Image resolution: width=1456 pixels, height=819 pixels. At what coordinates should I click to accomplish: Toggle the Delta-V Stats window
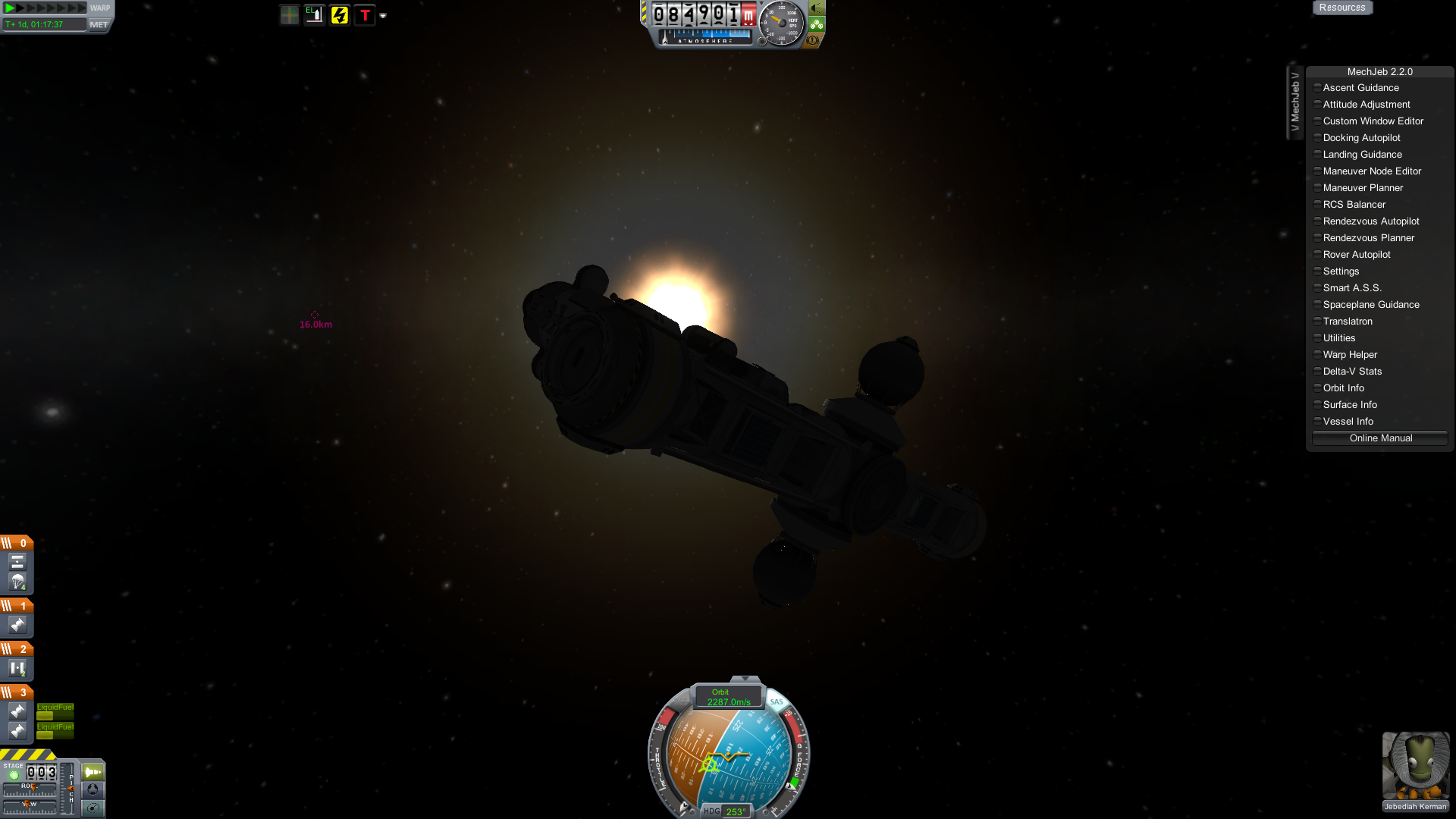coord(1351,372)
